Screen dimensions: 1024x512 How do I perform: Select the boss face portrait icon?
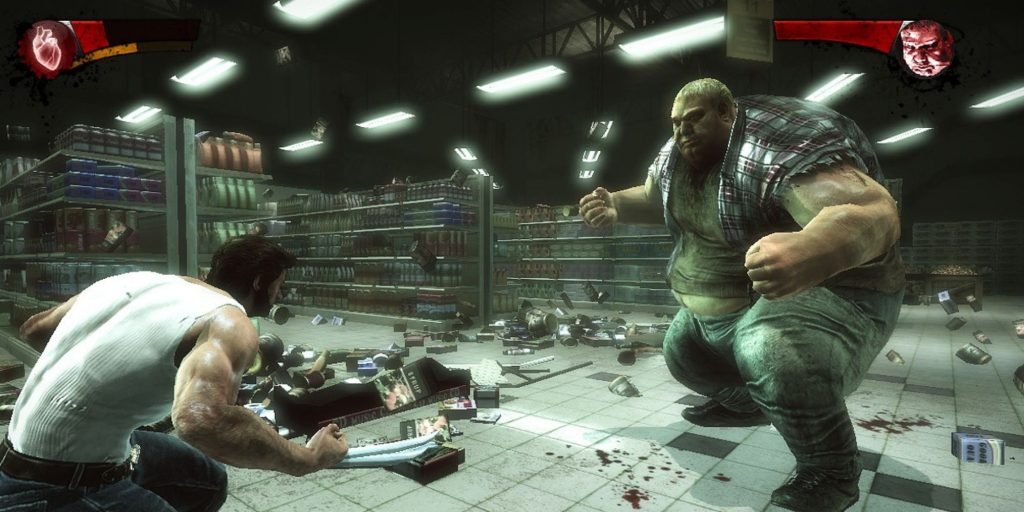pyautogui.click(x=925, y=47)
